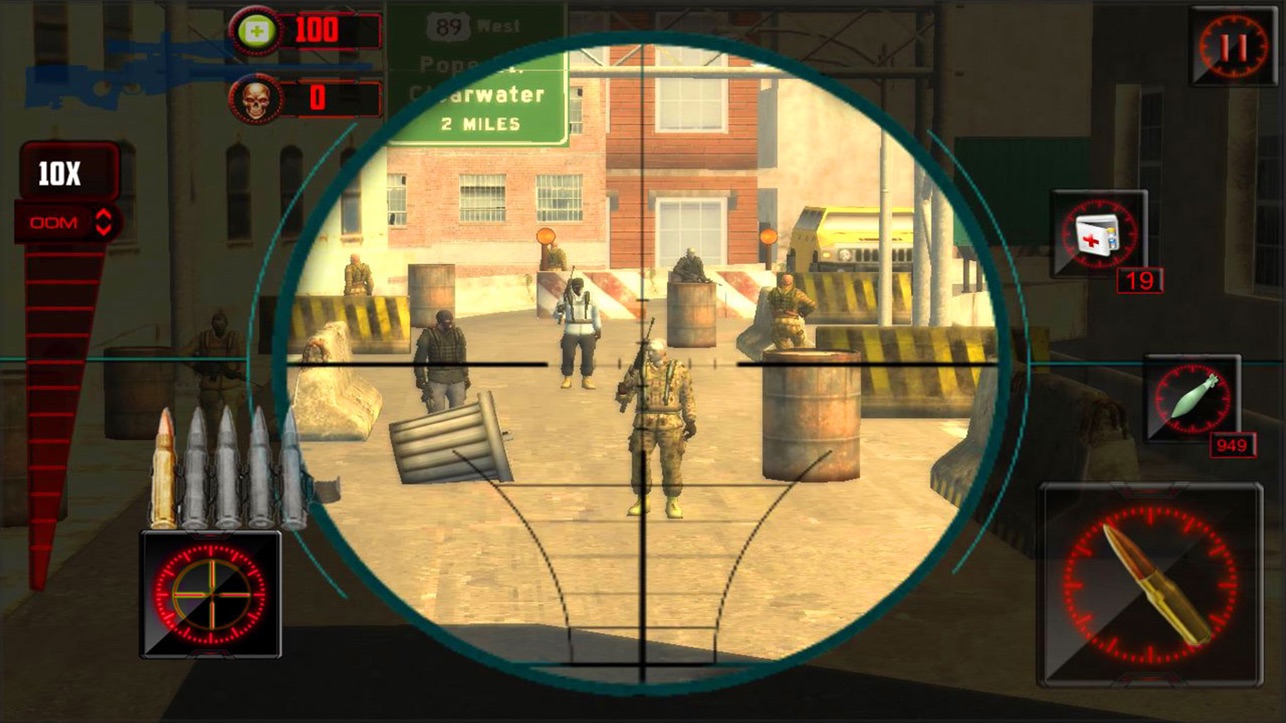Click the skull kill-counter icon
Screen dimensions: 1286x723
click(x=256, y=99)
